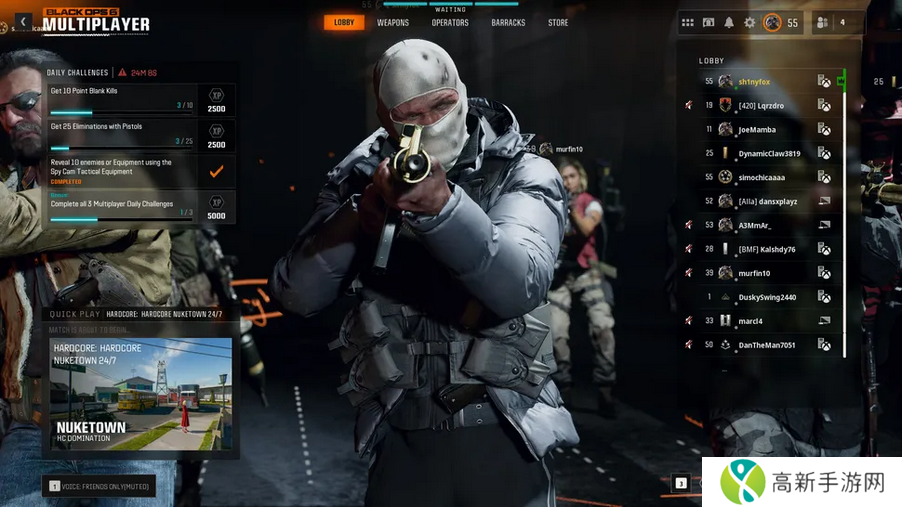Viewport: 902px width, 507px height.
Task: Select the Nuketown Quick Play tile
Action: click(x=141, y=393)
